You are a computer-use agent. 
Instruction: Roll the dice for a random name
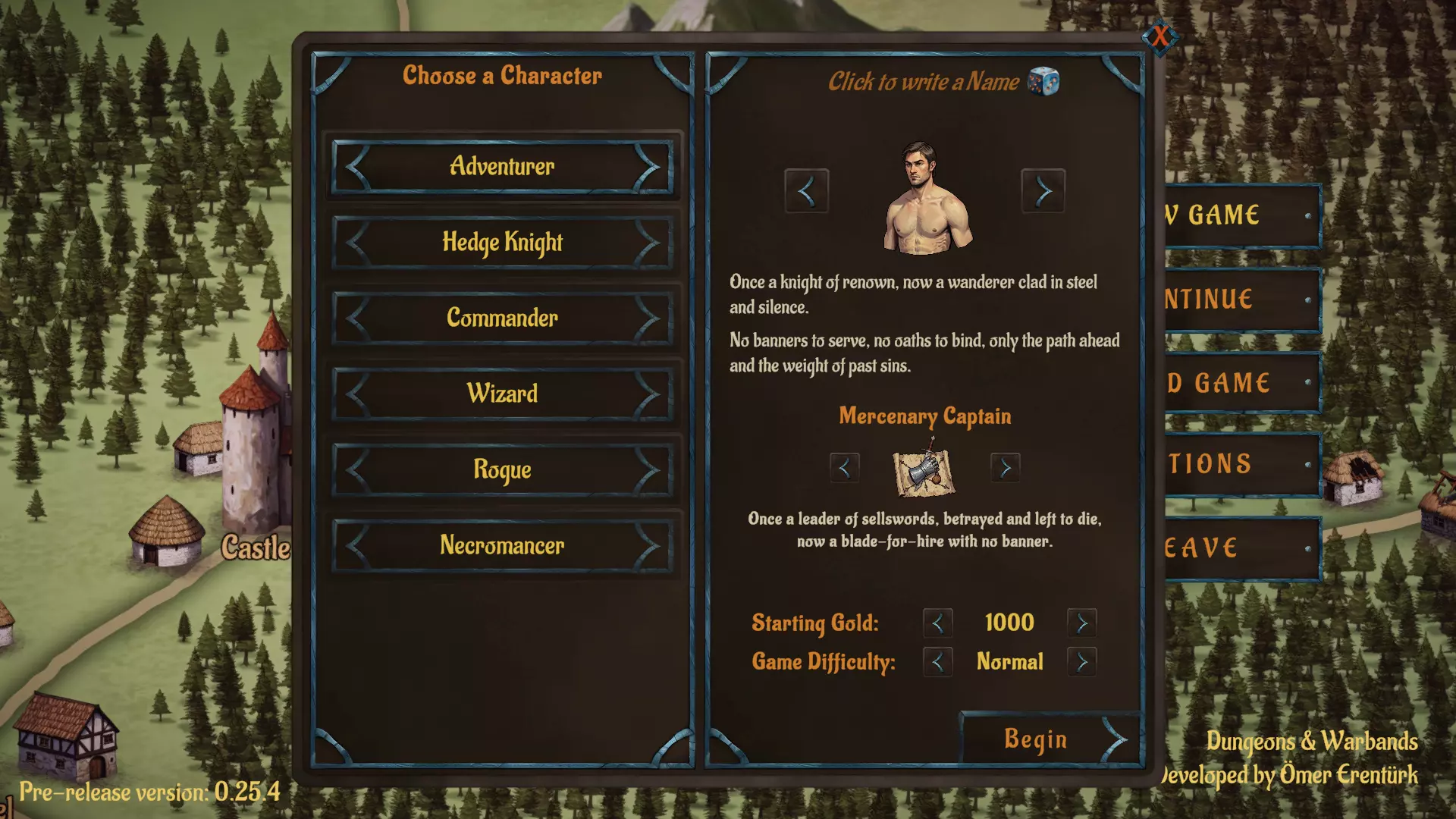coord(1043,81)
